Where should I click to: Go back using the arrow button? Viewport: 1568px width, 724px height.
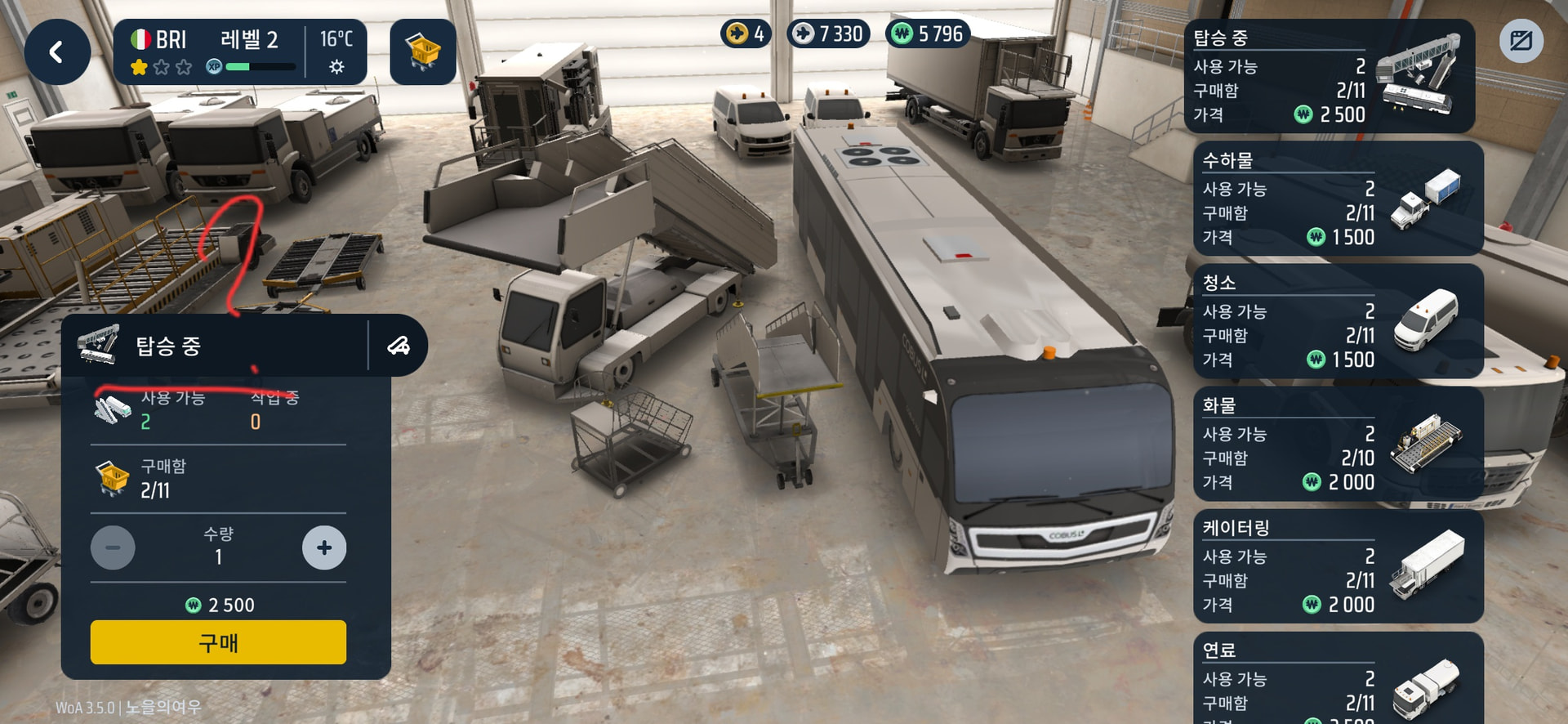[56, 52]
